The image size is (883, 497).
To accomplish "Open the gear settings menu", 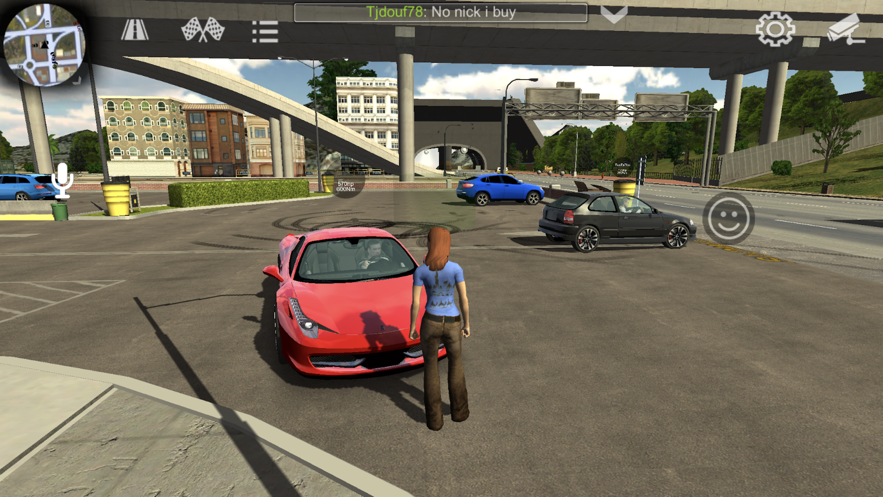I will [x=775, y=29].
